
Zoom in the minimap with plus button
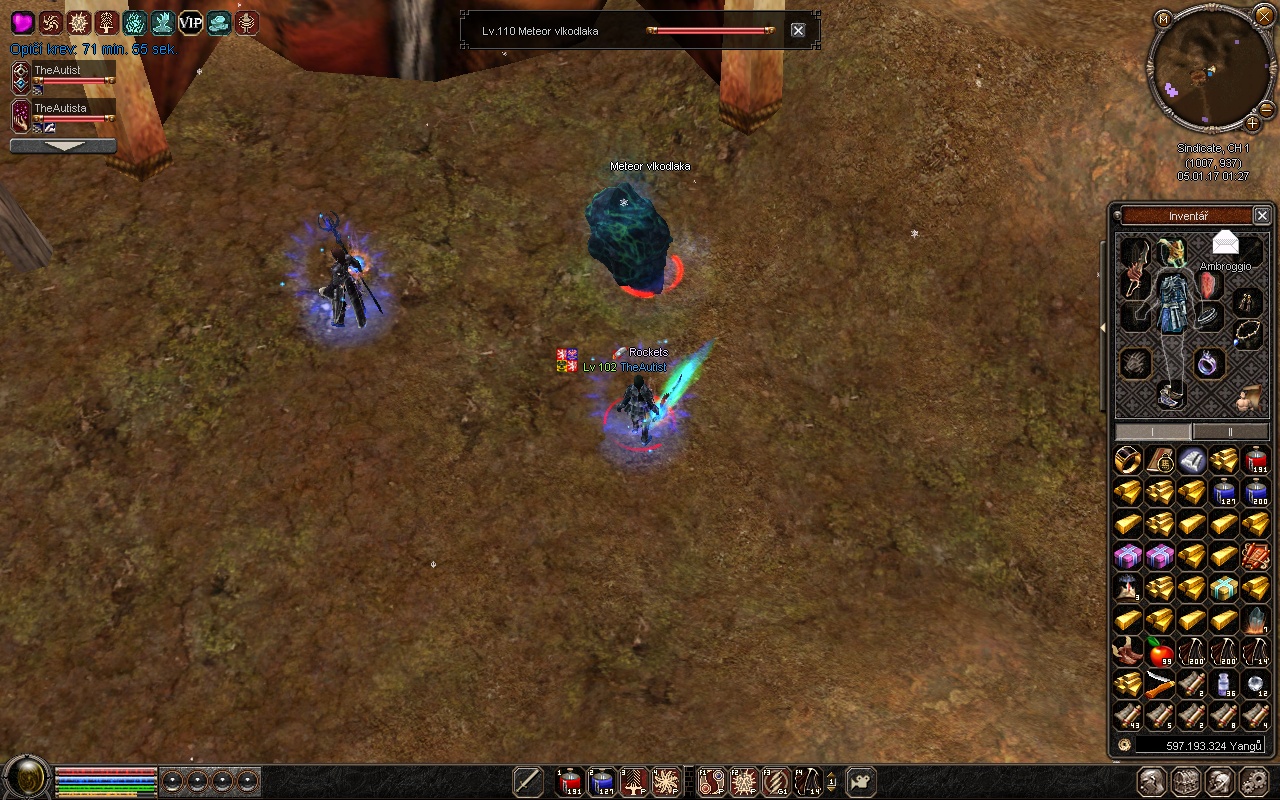tap(1252, 124)
